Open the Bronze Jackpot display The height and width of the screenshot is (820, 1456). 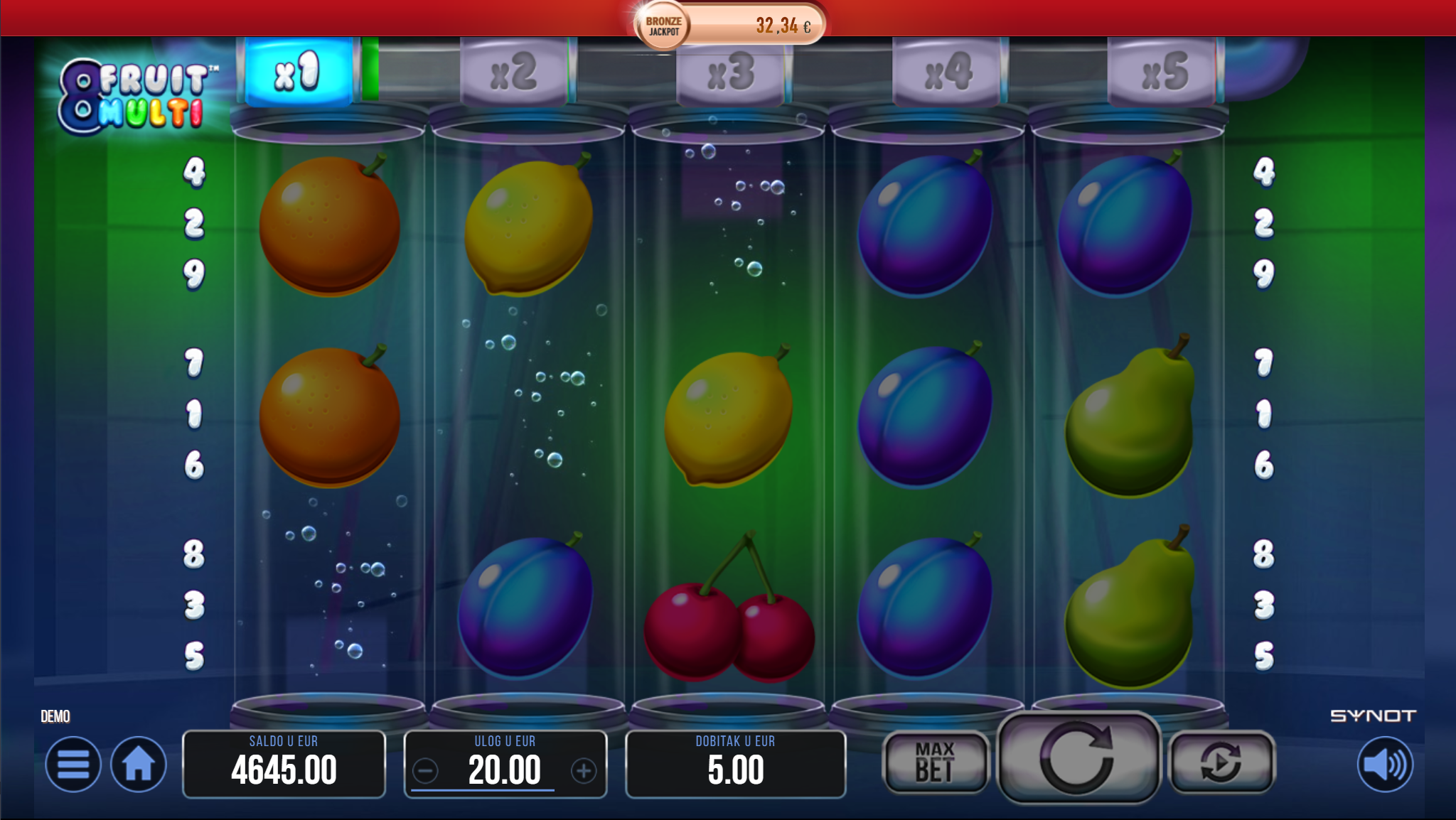click(730, 26)
